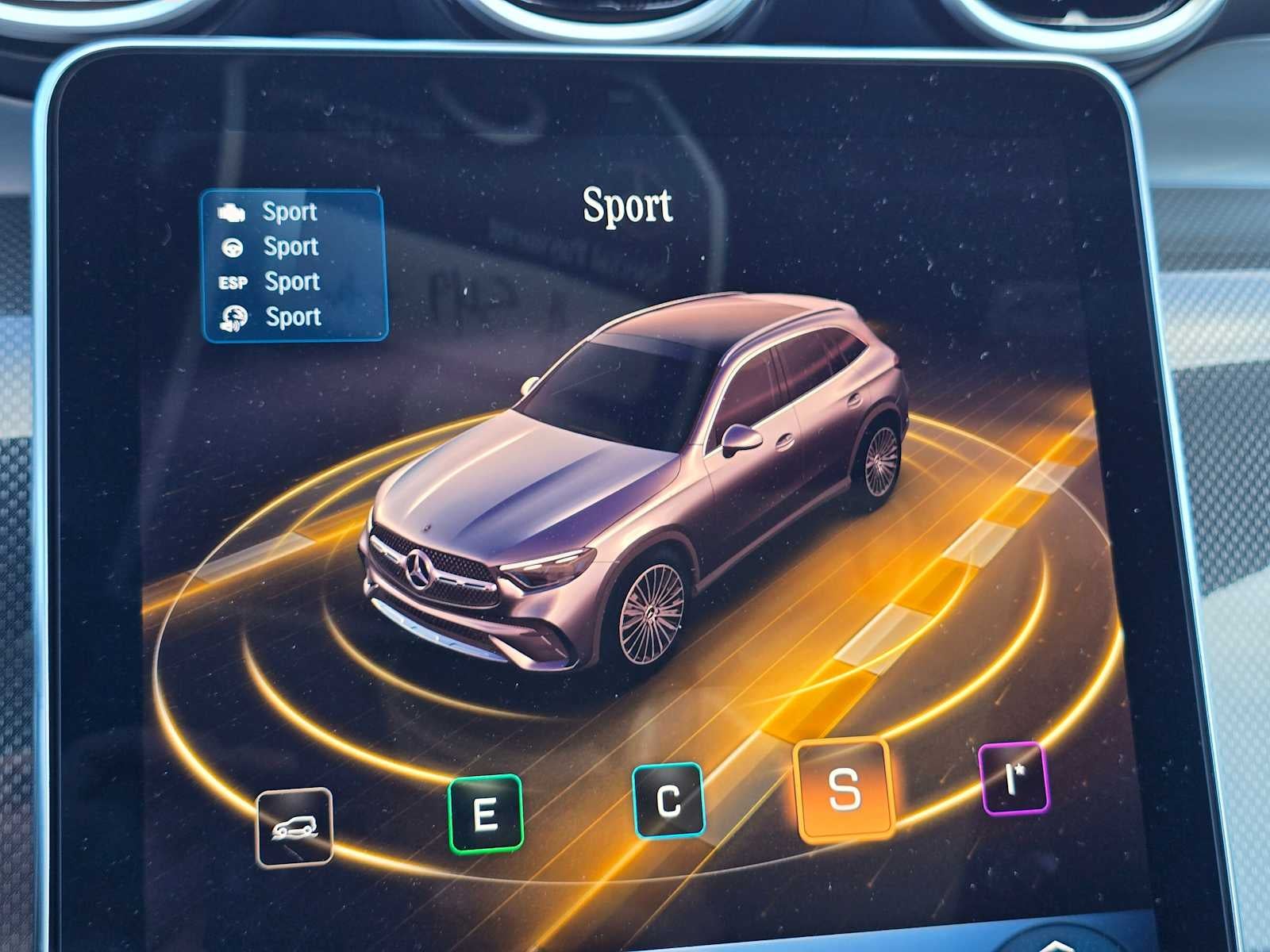Viewport: 1270px width, 952px height.
Task: Tap the suspension icon beside the bottom Sport entry
Action: click(x=233, y=317)
